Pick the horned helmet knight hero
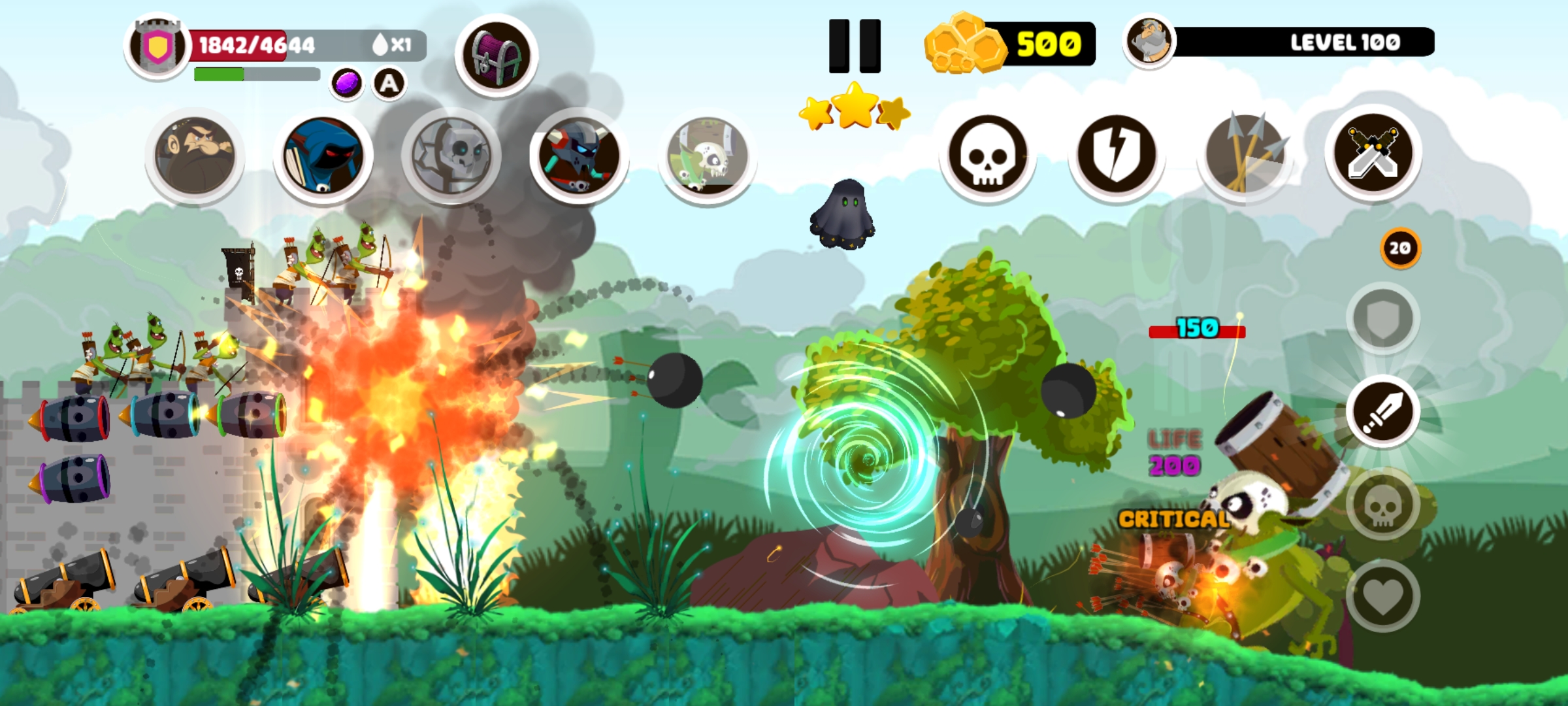Screen dimensions: 1568x706 (579, 157)
